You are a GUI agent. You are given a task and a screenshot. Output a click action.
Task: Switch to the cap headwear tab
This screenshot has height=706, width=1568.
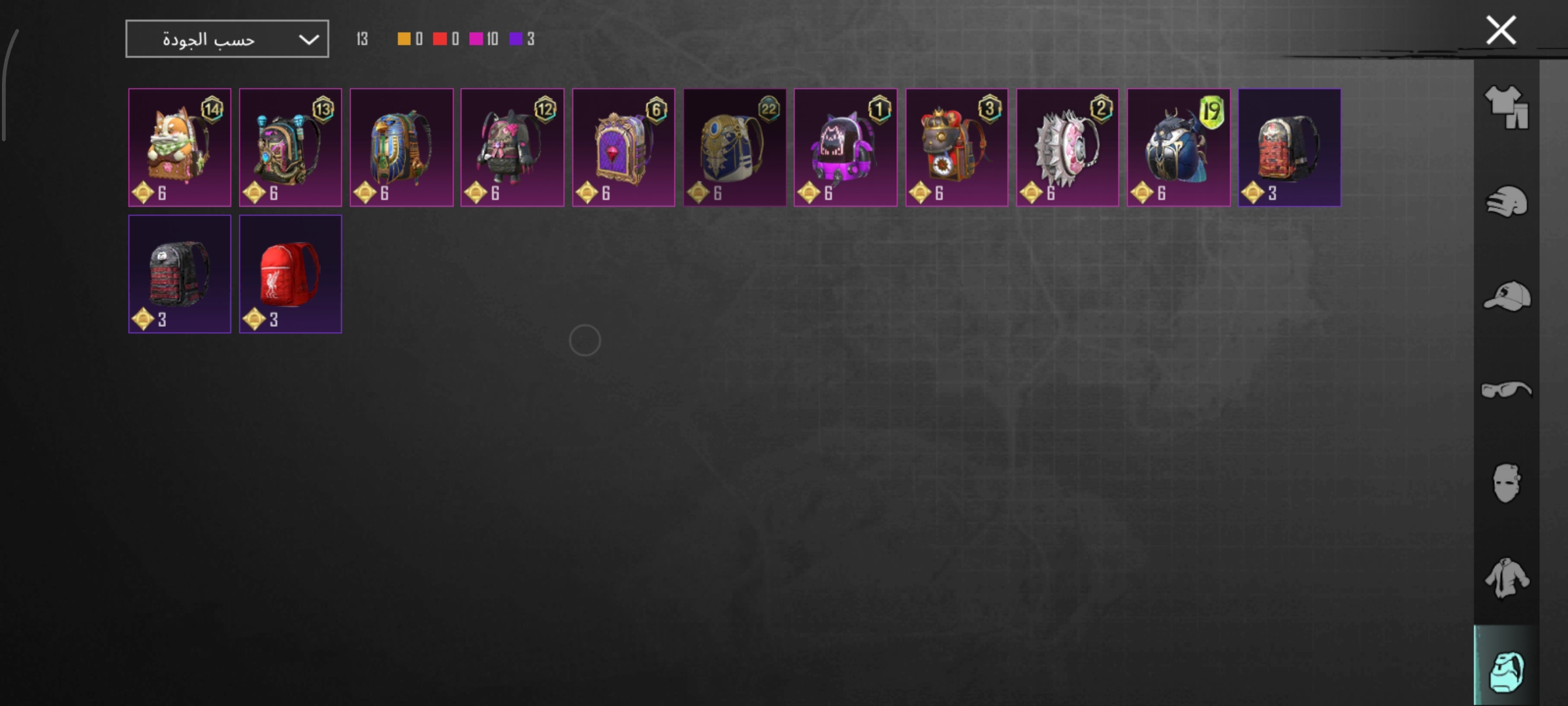point(1506,296)
